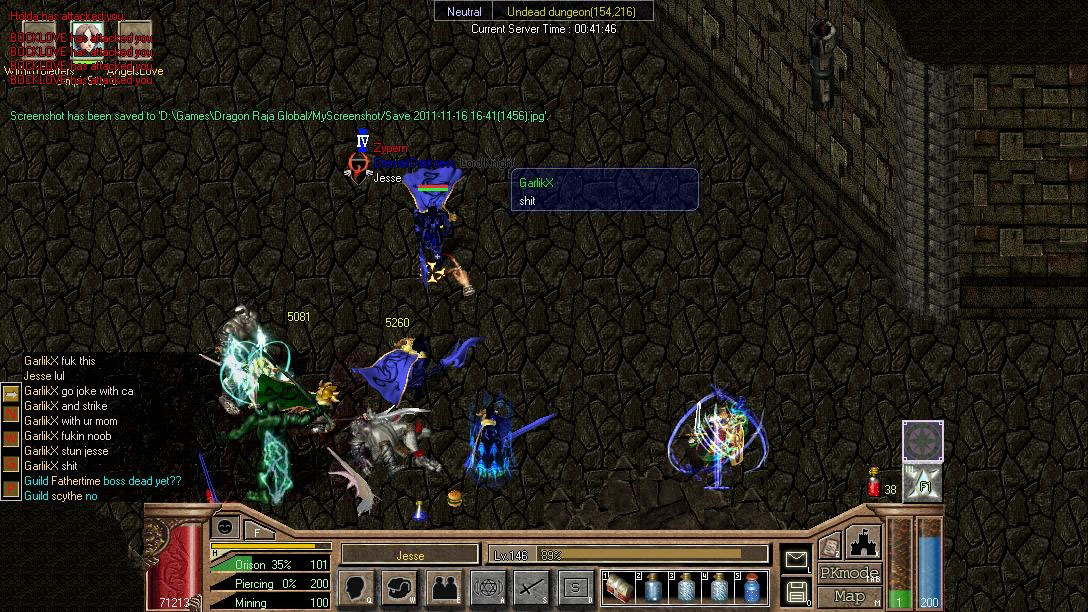Viewport: 1088px width, 612px height.
Task: Use the red potion with count 38
Action: point(873,487)
